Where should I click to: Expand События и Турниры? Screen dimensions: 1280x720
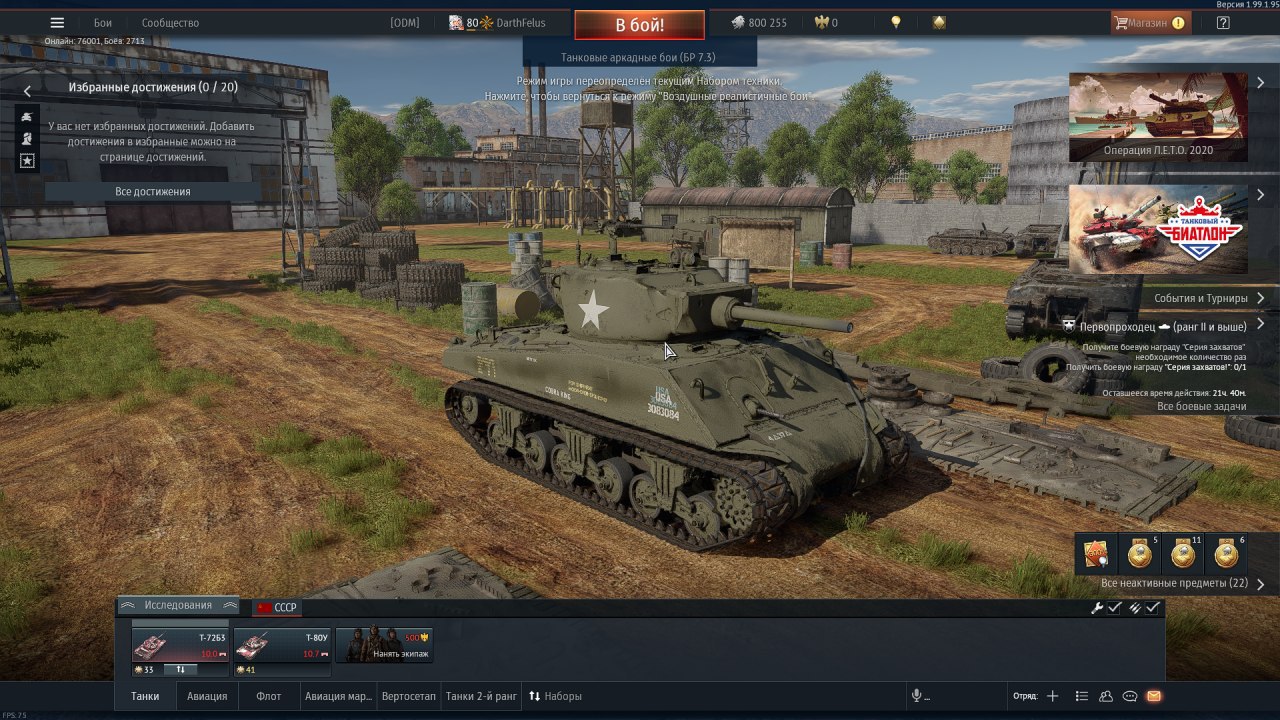pos(1208,298)
